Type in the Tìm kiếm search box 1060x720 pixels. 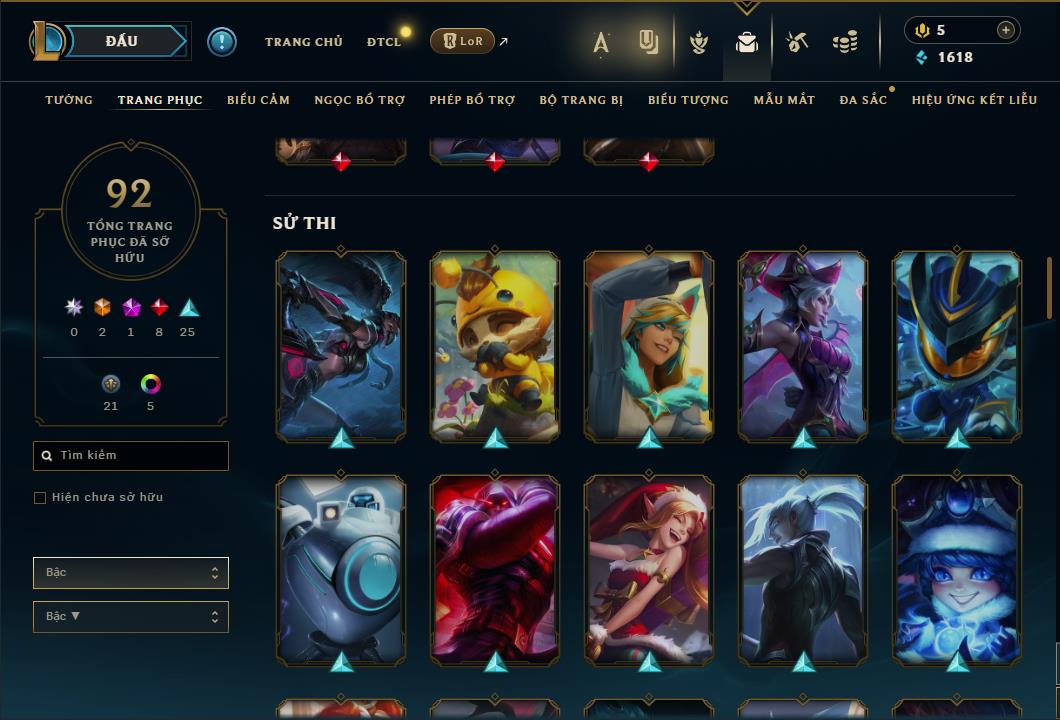[x=140, y=456]
